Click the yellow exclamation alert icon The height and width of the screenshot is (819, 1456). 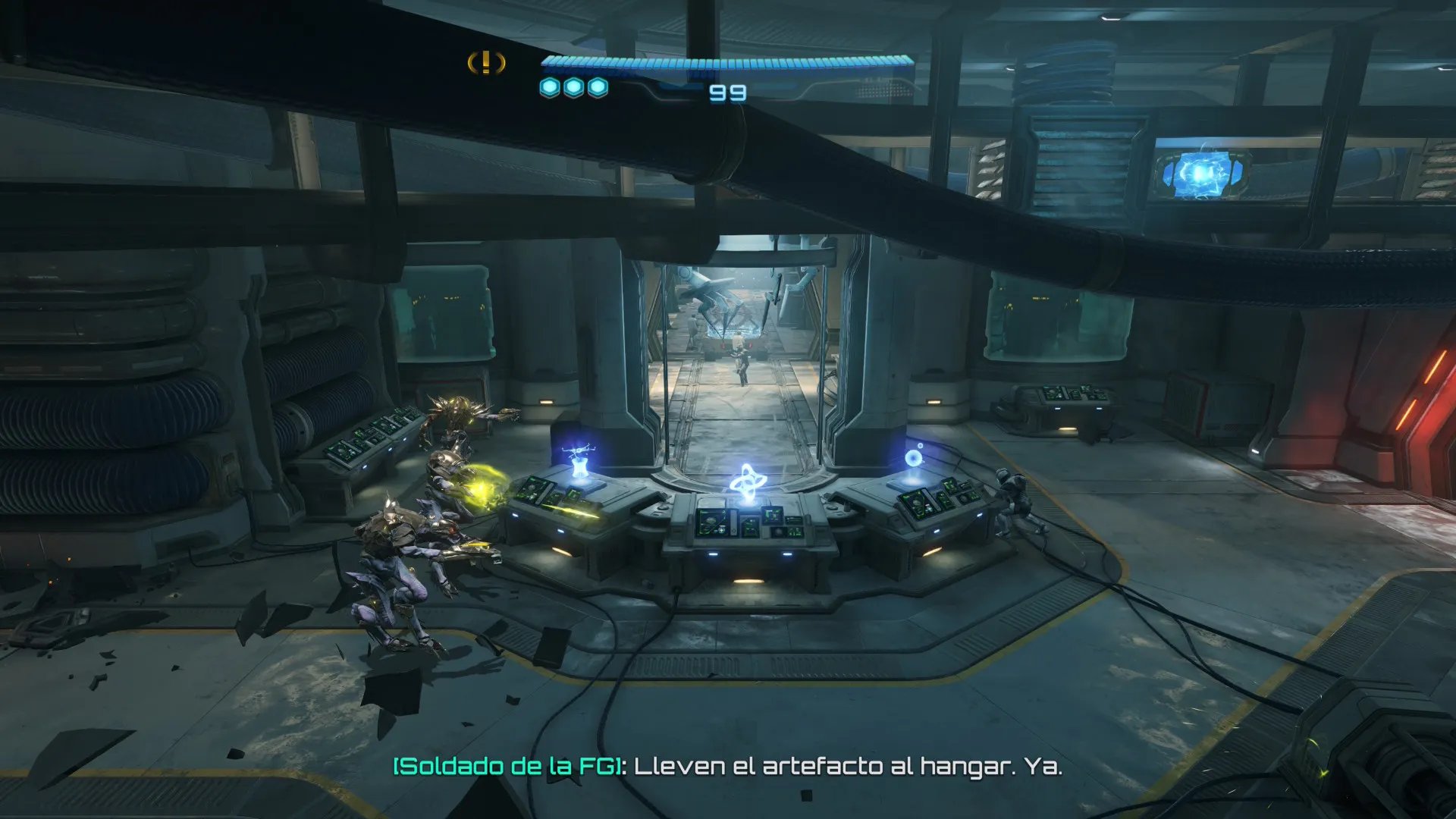[x=486, y=63]
